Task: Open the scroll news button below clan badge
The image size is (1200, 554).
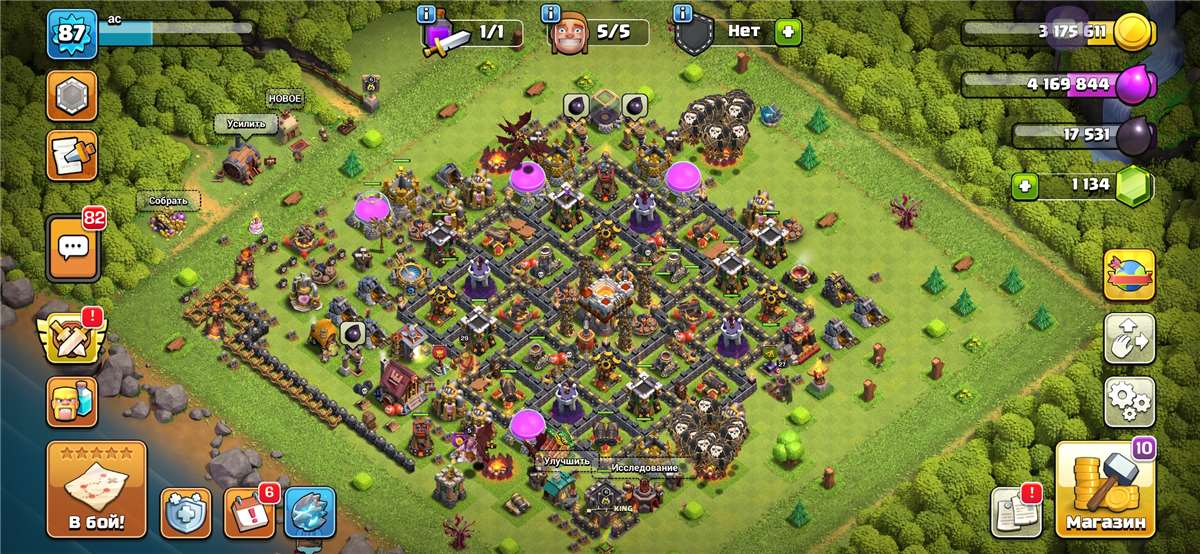Action: 71,156
